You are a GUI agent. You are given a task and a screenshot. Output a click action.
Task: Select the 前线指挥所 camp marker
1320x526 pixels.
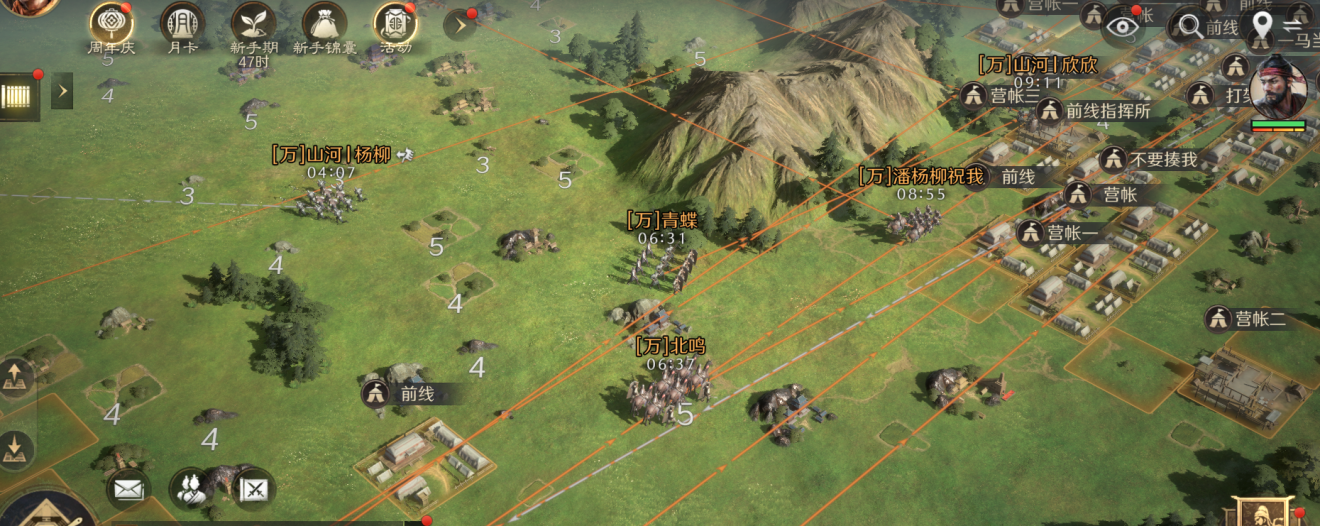coord(1049,111)
